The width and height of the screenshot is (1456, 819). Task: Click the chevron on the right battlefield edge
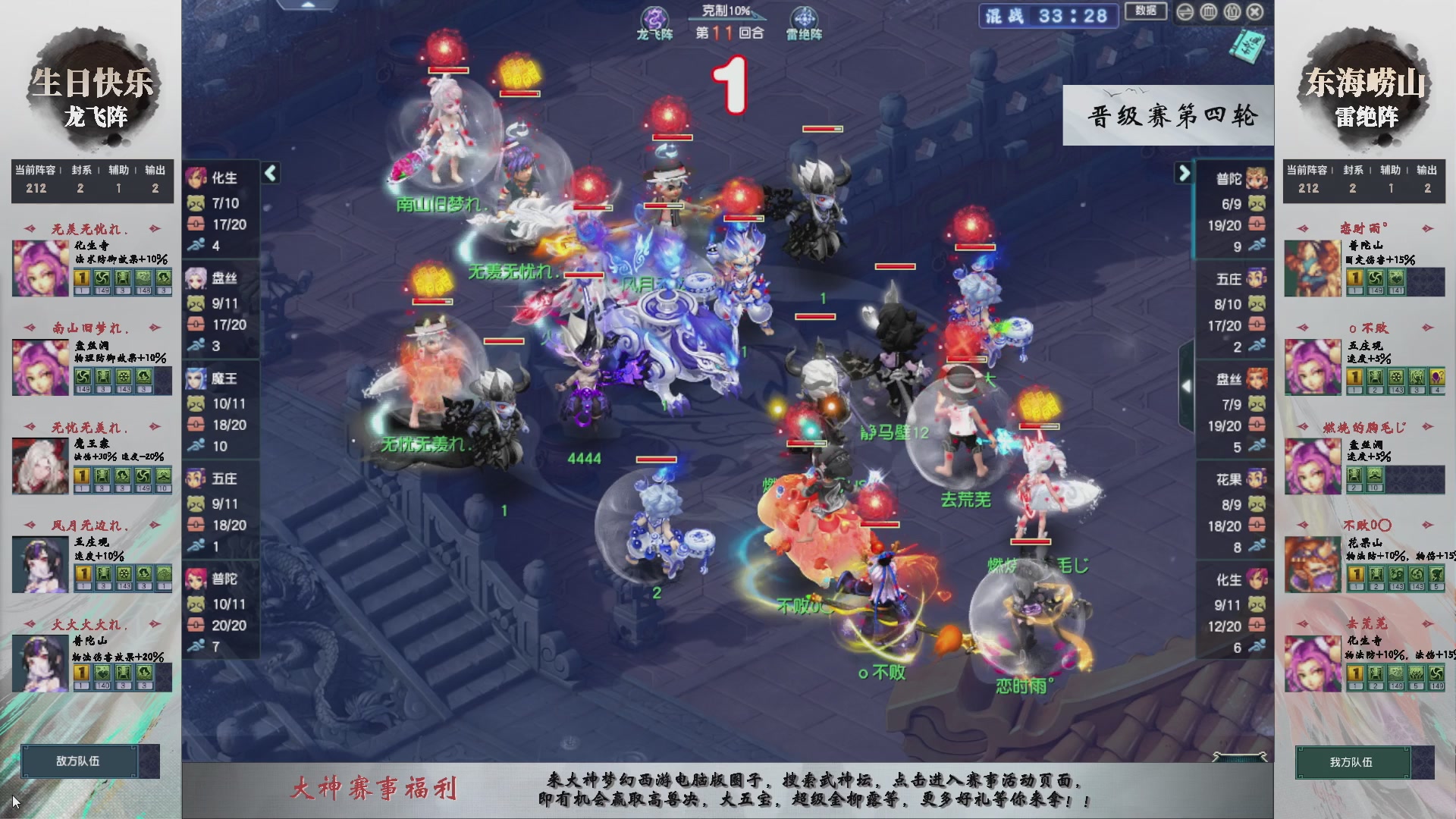(1187, 385)
